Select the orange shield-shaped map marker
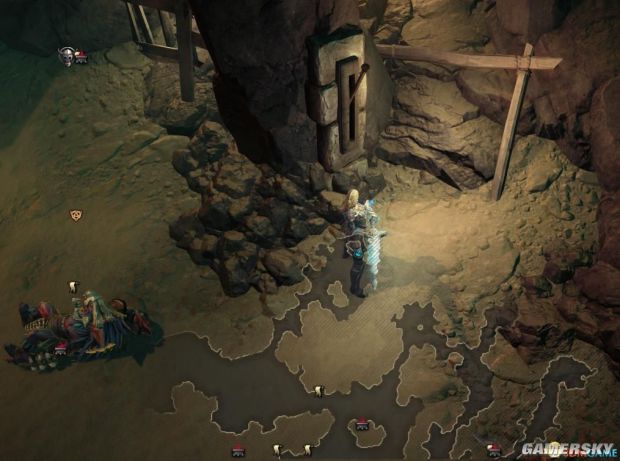 74,215
